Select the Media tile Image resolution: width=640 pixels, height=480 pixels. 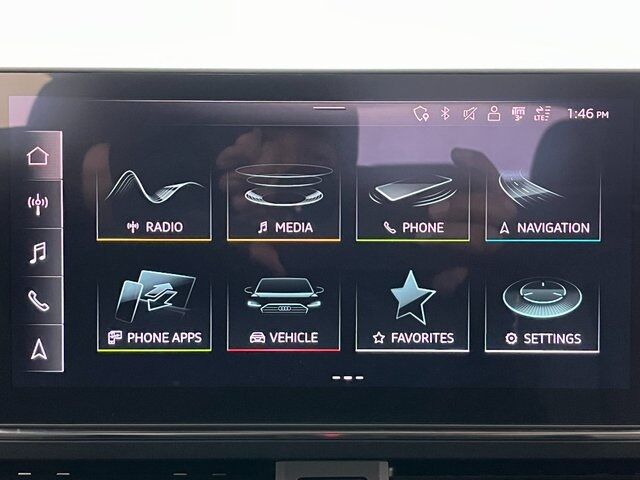click(283, 203)
